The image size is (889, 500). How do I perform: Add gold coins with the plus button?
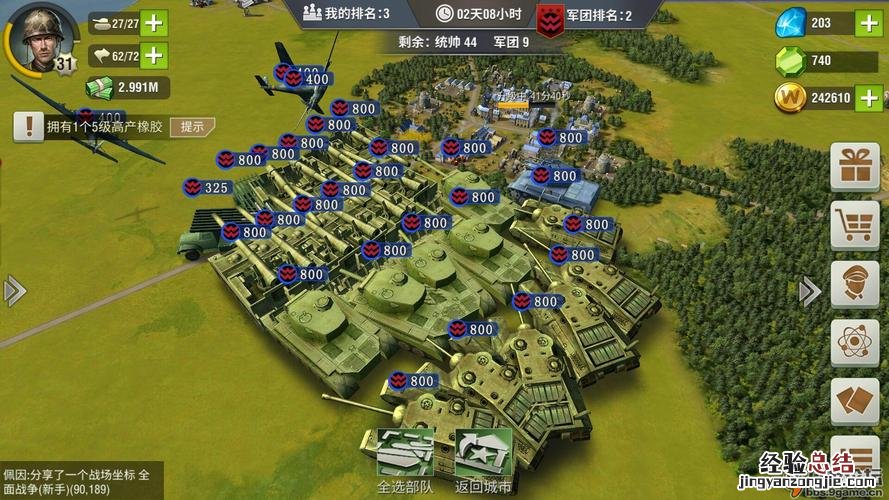point(868,98)
